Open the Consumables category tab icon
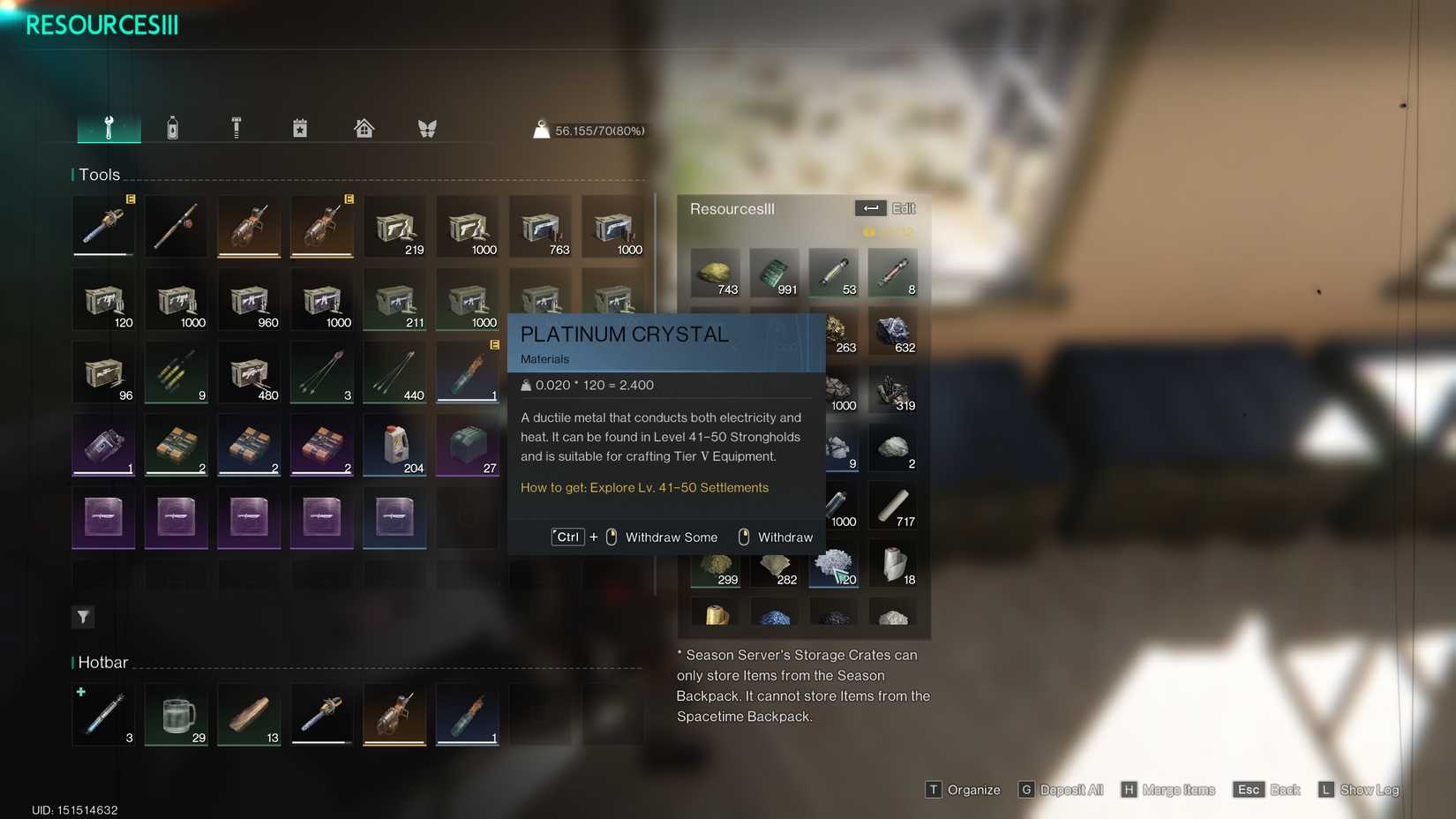Screen dimensions: 1456x819 175,127
